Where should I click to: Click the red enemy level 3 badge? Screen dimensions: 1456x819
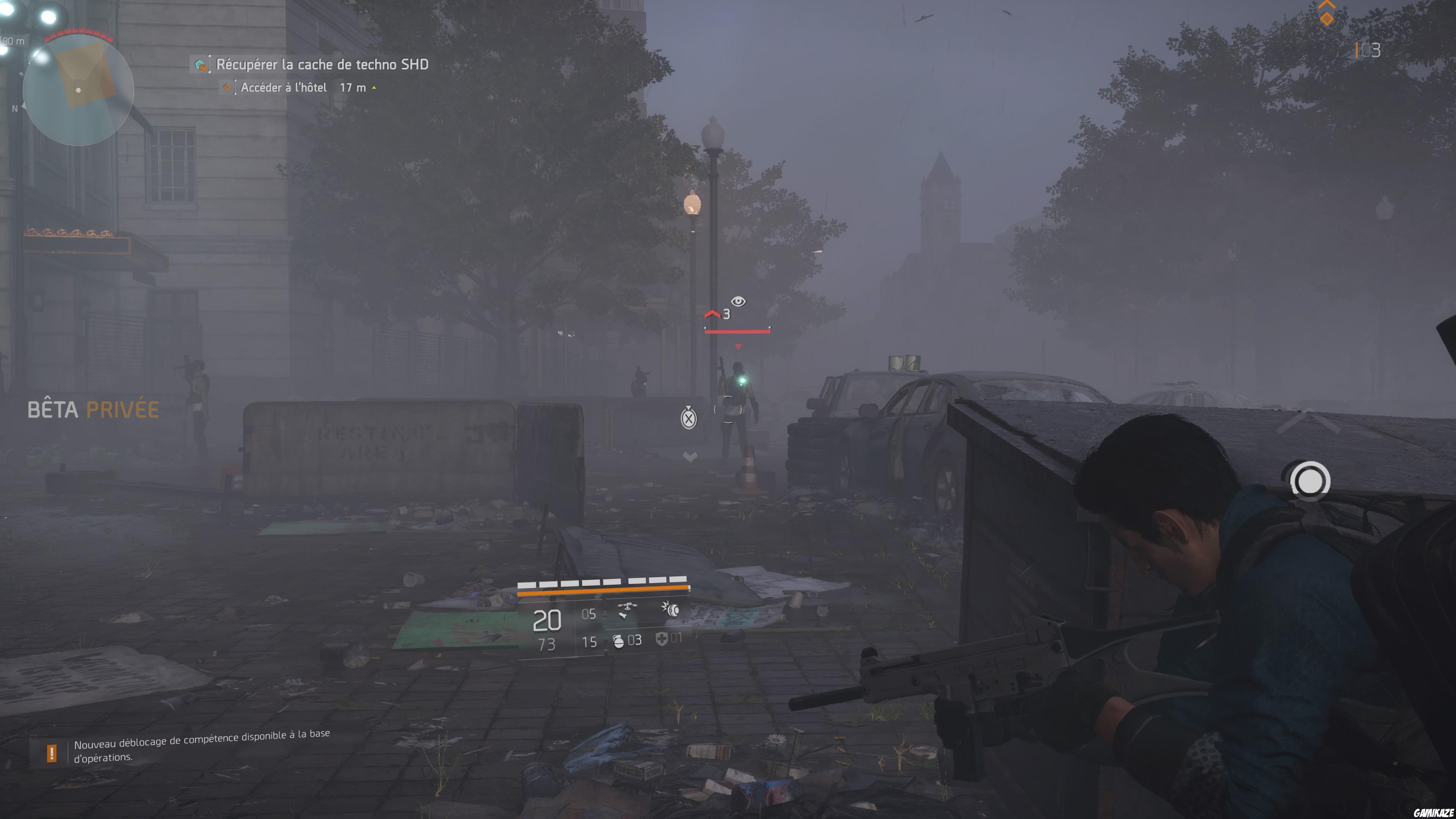point(726,314)
